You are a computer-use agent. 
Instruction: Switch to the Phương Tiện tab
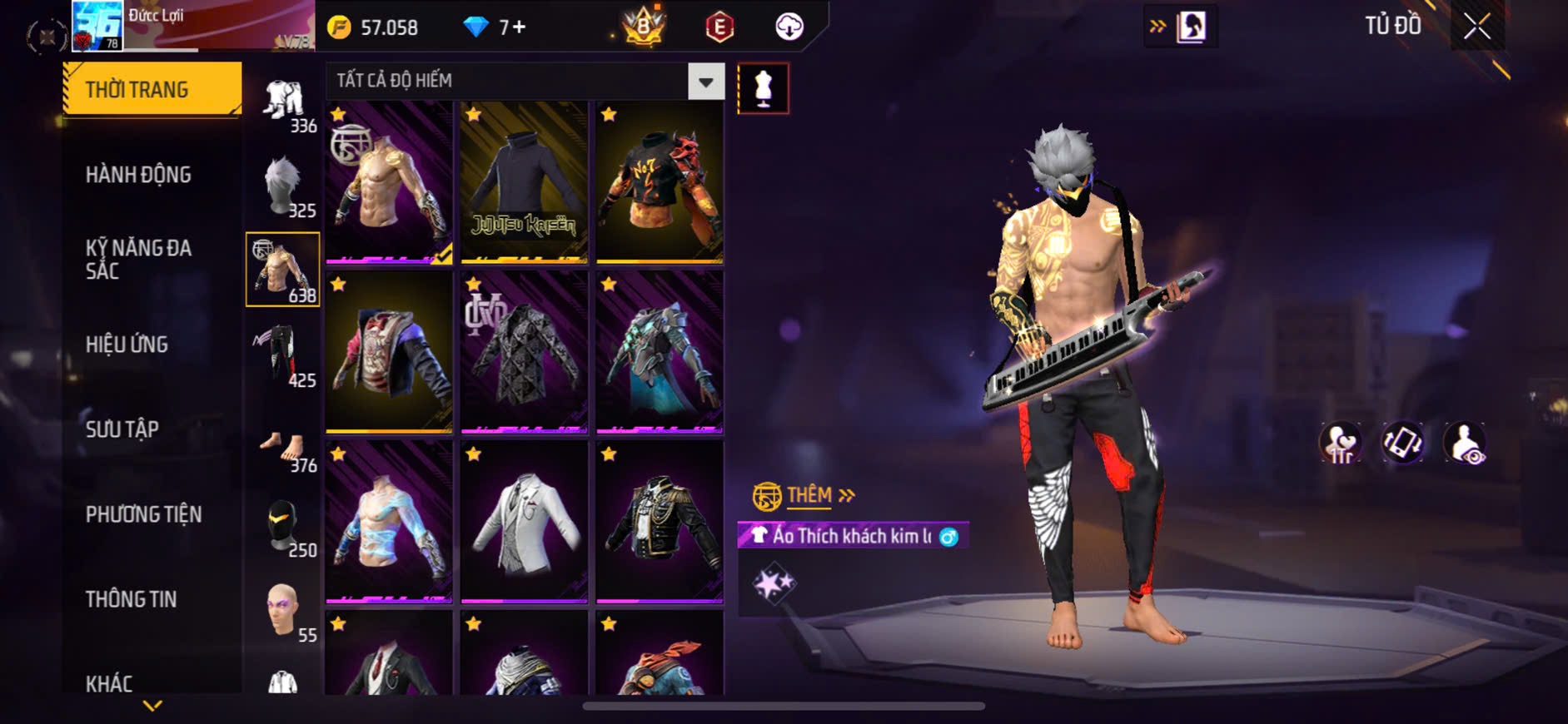(143, 514)
